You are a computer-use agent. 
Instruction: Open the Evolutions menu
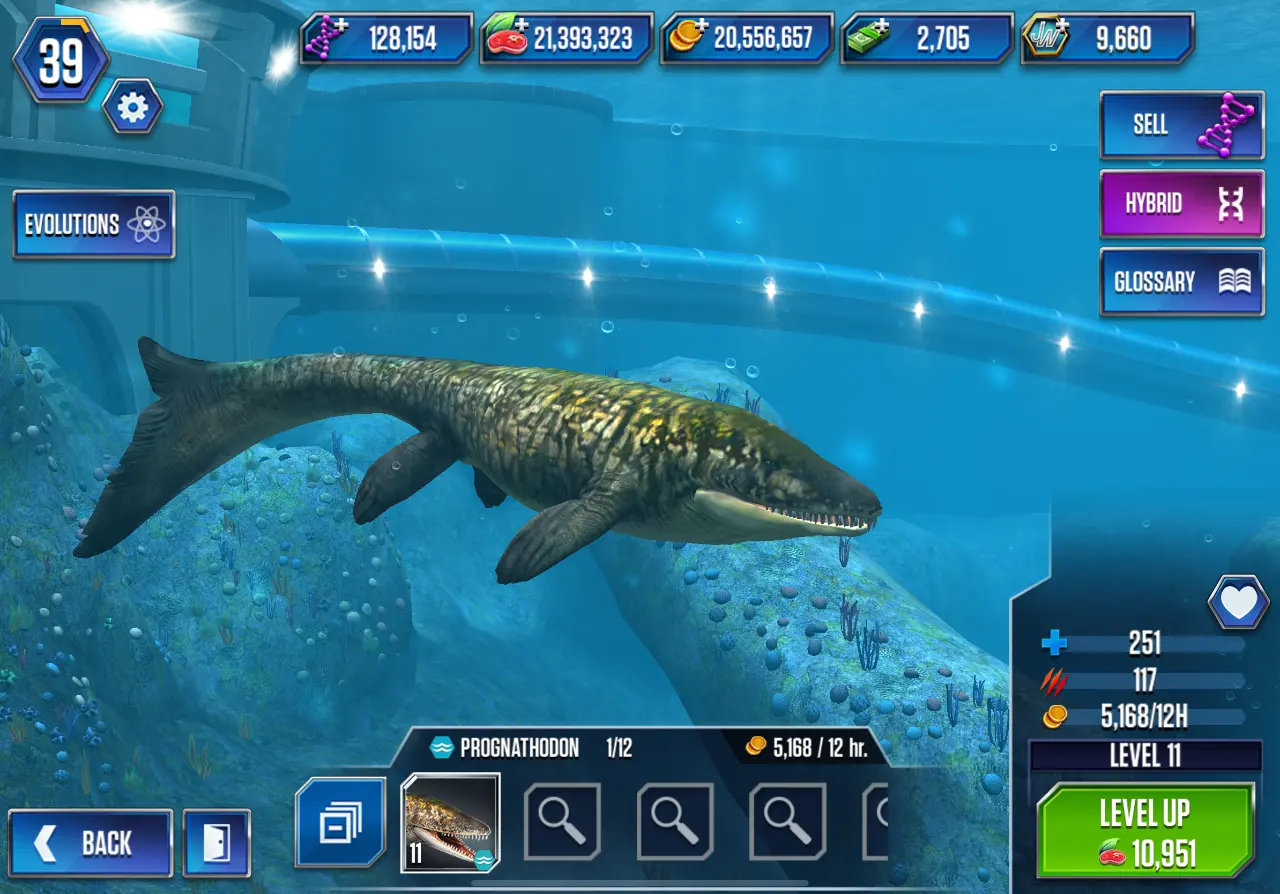pyautogui.click(x=94, y=224)
